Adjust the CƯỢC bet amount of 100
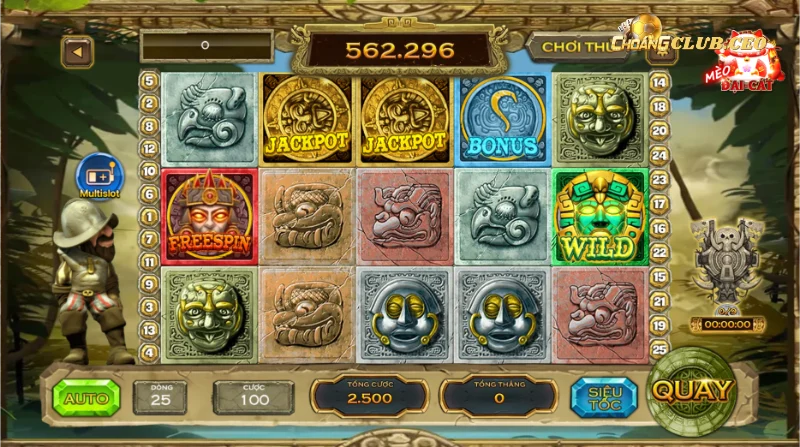The width and height of the screenshot is (800, 447). 253,398
